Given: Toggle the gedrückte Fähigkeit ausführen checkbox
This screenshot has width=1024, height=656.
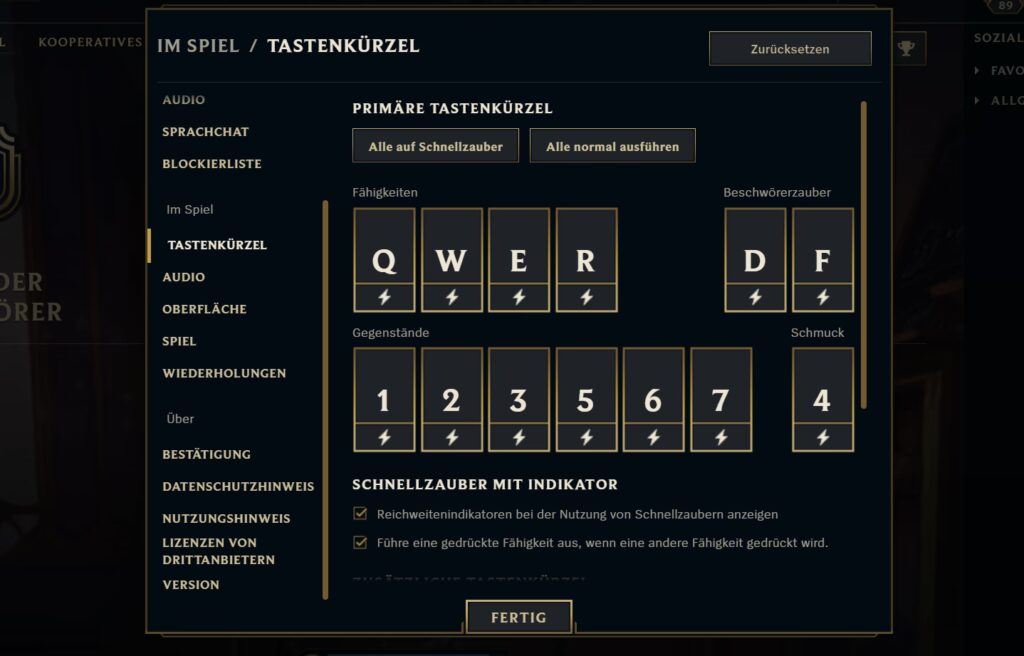Looking at the screenshot, I should (361, 543).
